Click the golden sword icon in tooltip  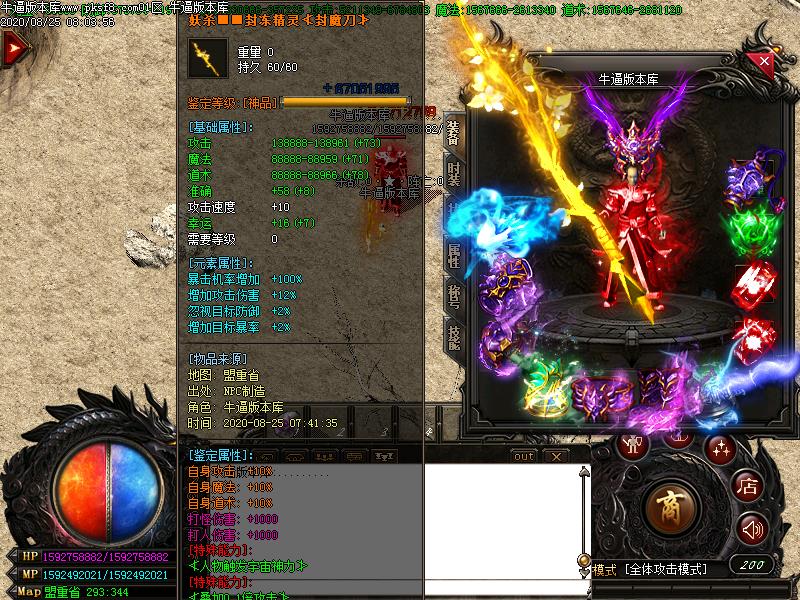pos(209,58)
